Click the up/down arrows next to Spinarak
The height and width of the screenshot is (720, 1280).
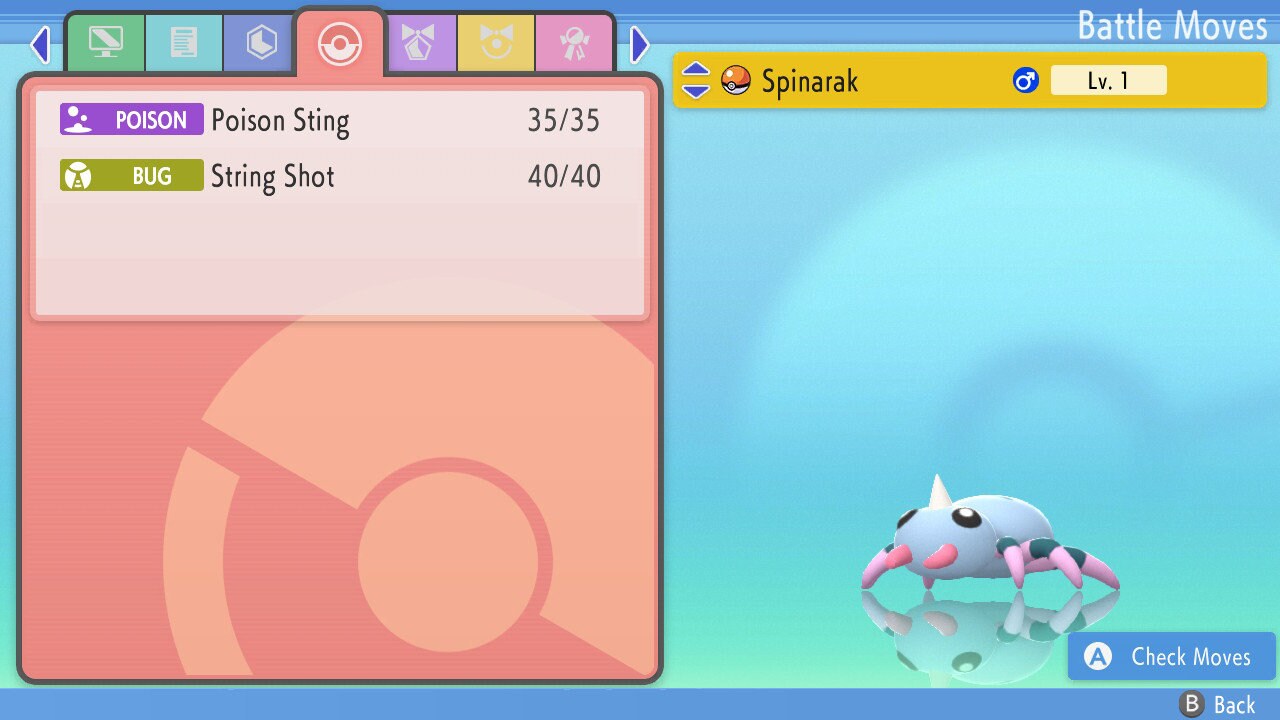pyautogui.click(x=696, y=80)
